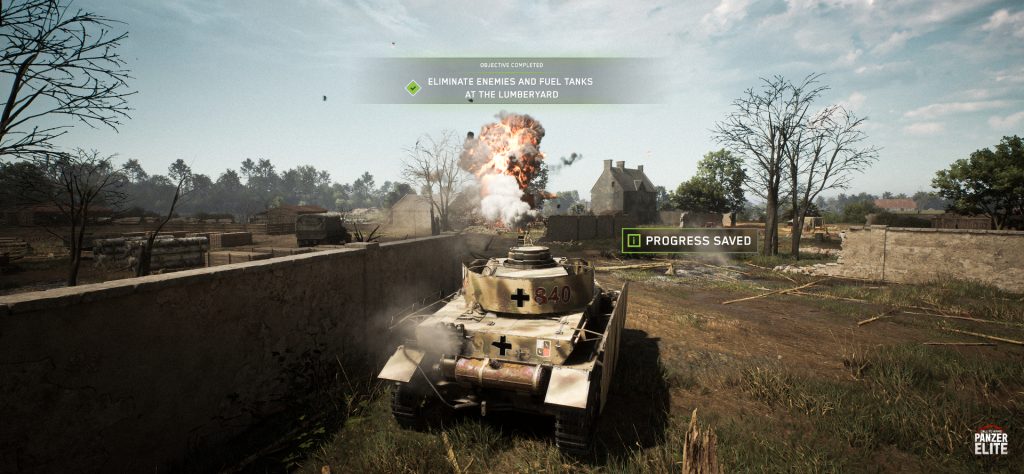Select the Progress Saved notification
The image size is (1024, 474).
coord(689,240)
